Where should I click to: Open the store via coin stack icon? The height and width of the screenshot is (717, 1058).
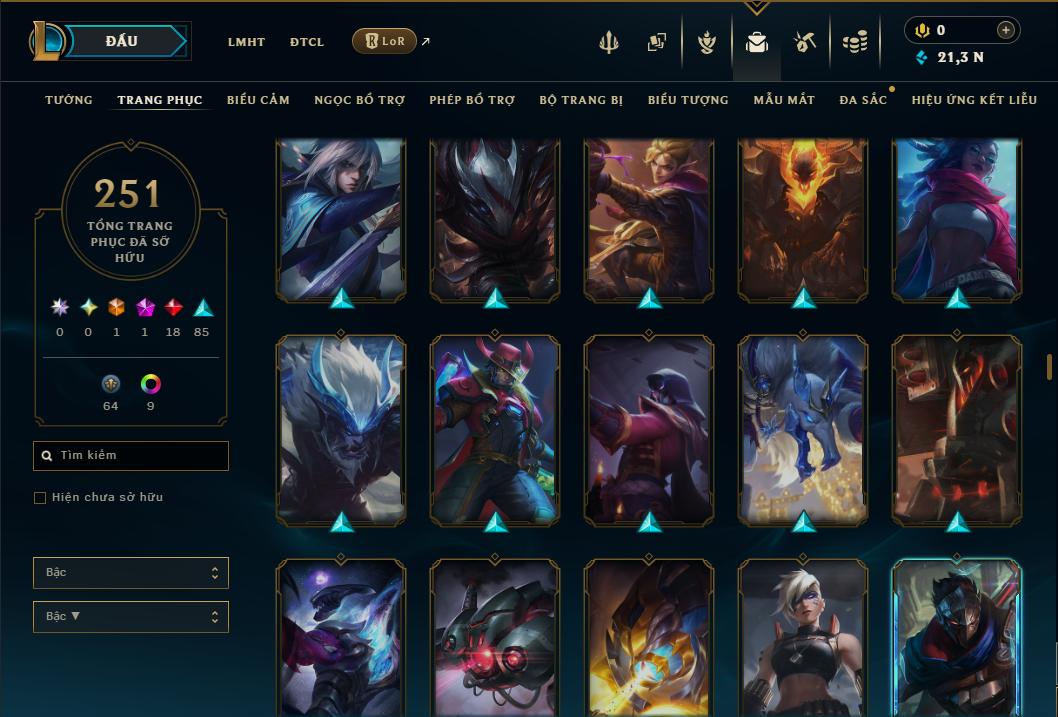click(854, 42)
